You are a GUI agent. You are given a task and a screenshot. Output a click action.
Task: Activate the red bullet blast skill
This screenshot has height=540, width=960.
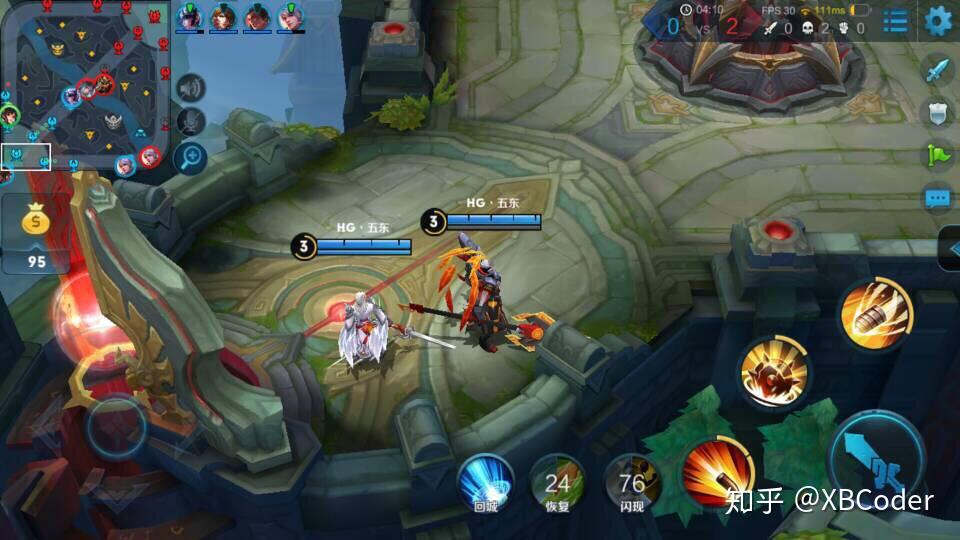click(x=717, y=470)
